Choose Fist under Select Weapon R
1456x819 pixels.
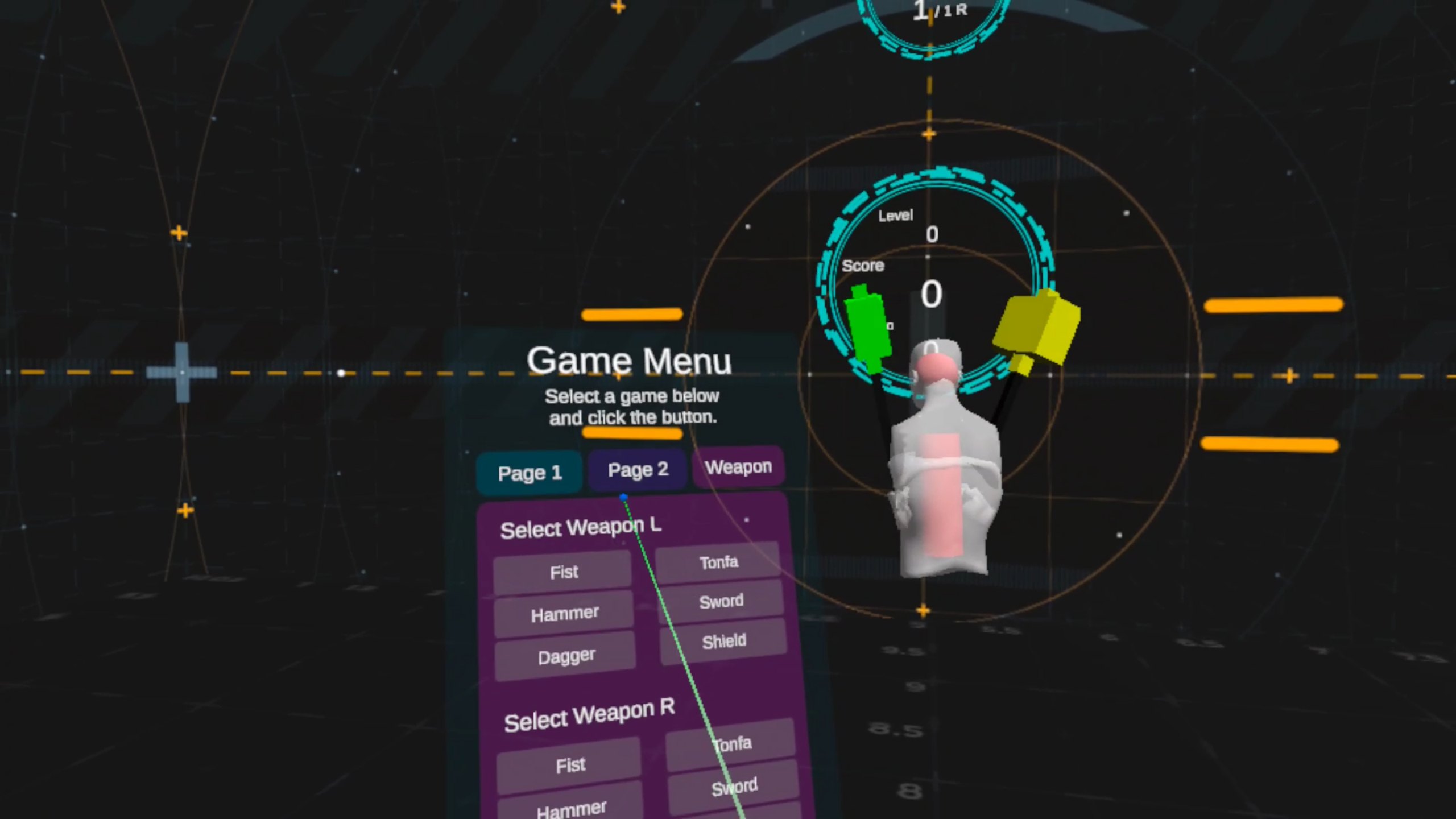pos(570,765)
